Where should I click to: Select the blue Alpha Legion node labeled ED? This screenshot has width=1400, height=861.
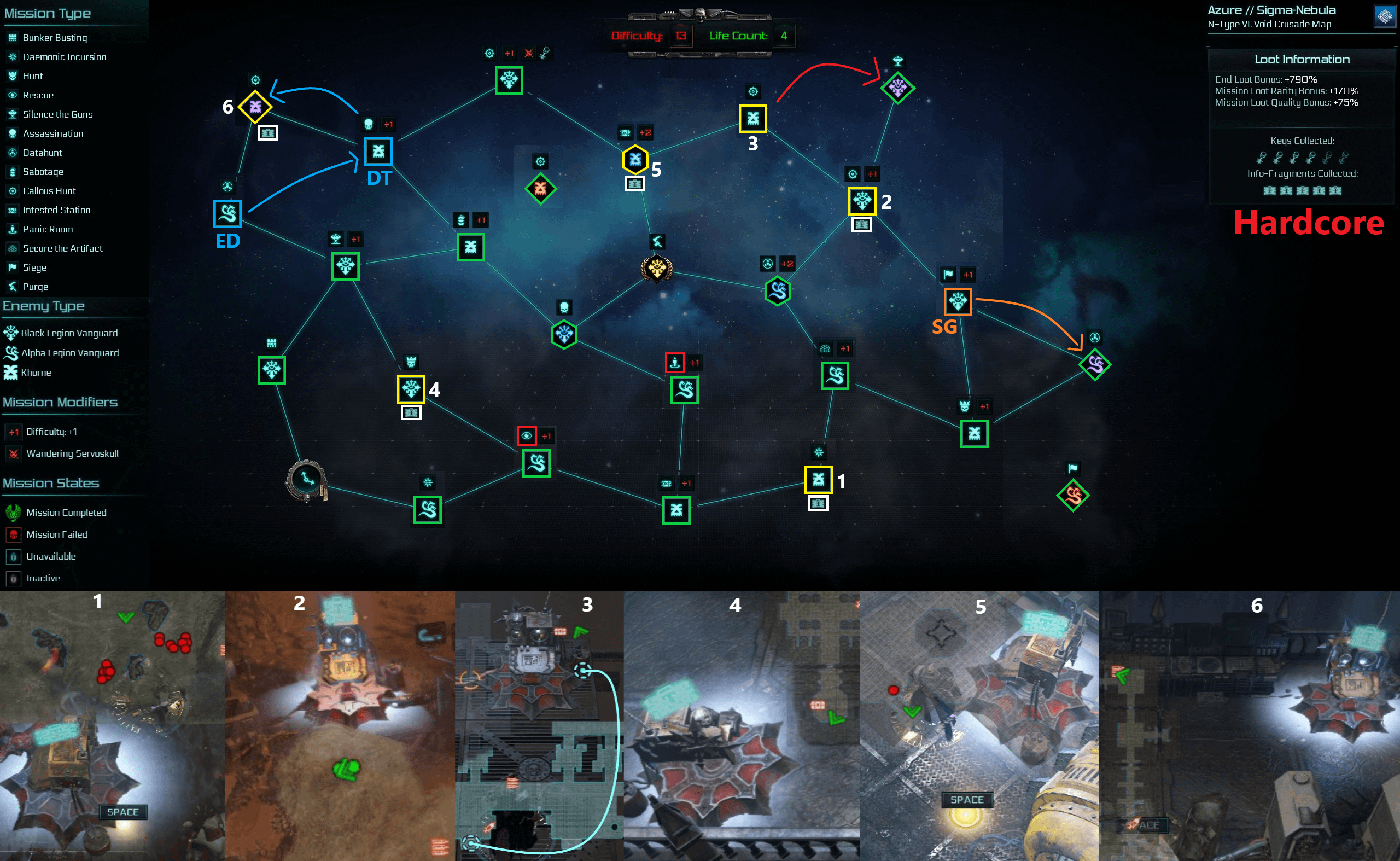(227, 213)
